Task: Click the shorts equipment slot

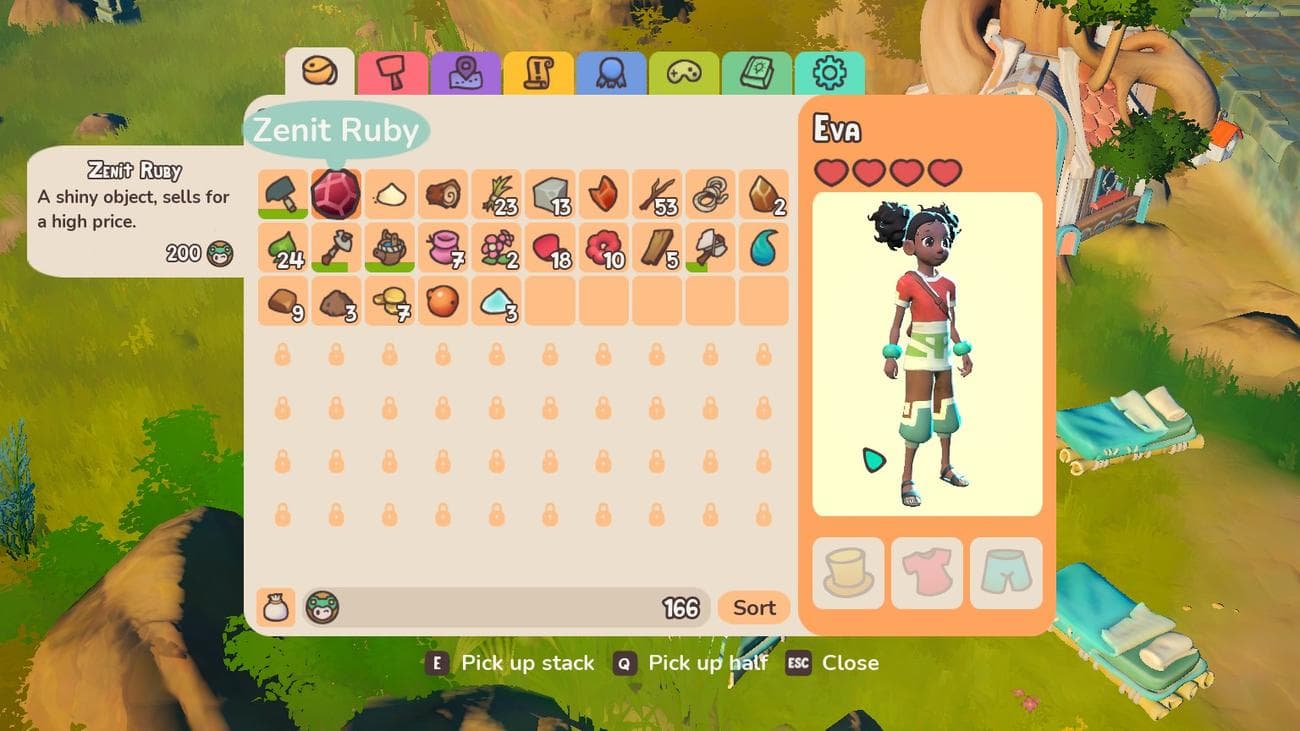Action: point(1006,573)
